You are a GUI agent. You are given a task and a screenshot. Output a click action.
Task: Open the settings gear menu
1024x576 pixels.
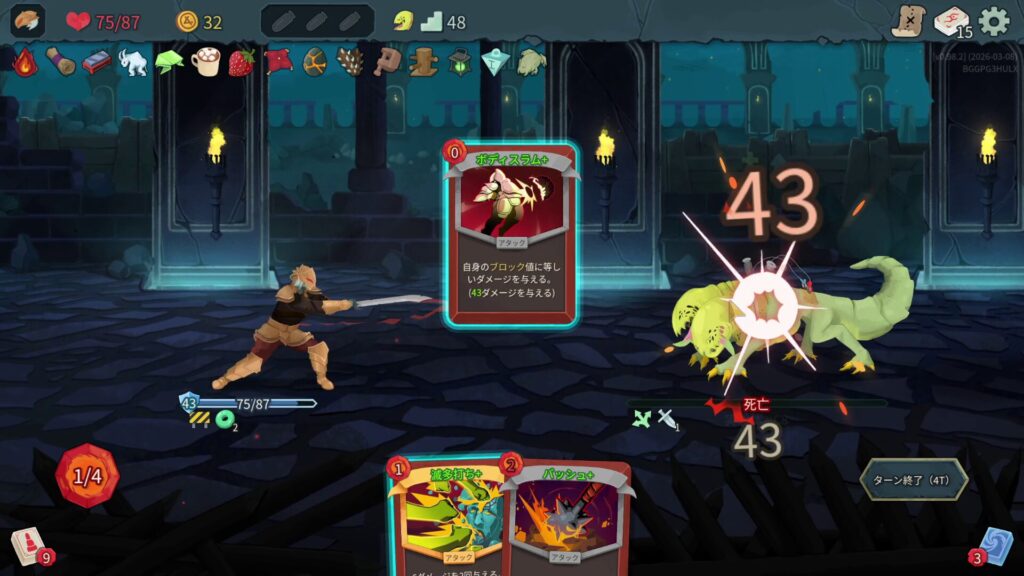[993, 21]
